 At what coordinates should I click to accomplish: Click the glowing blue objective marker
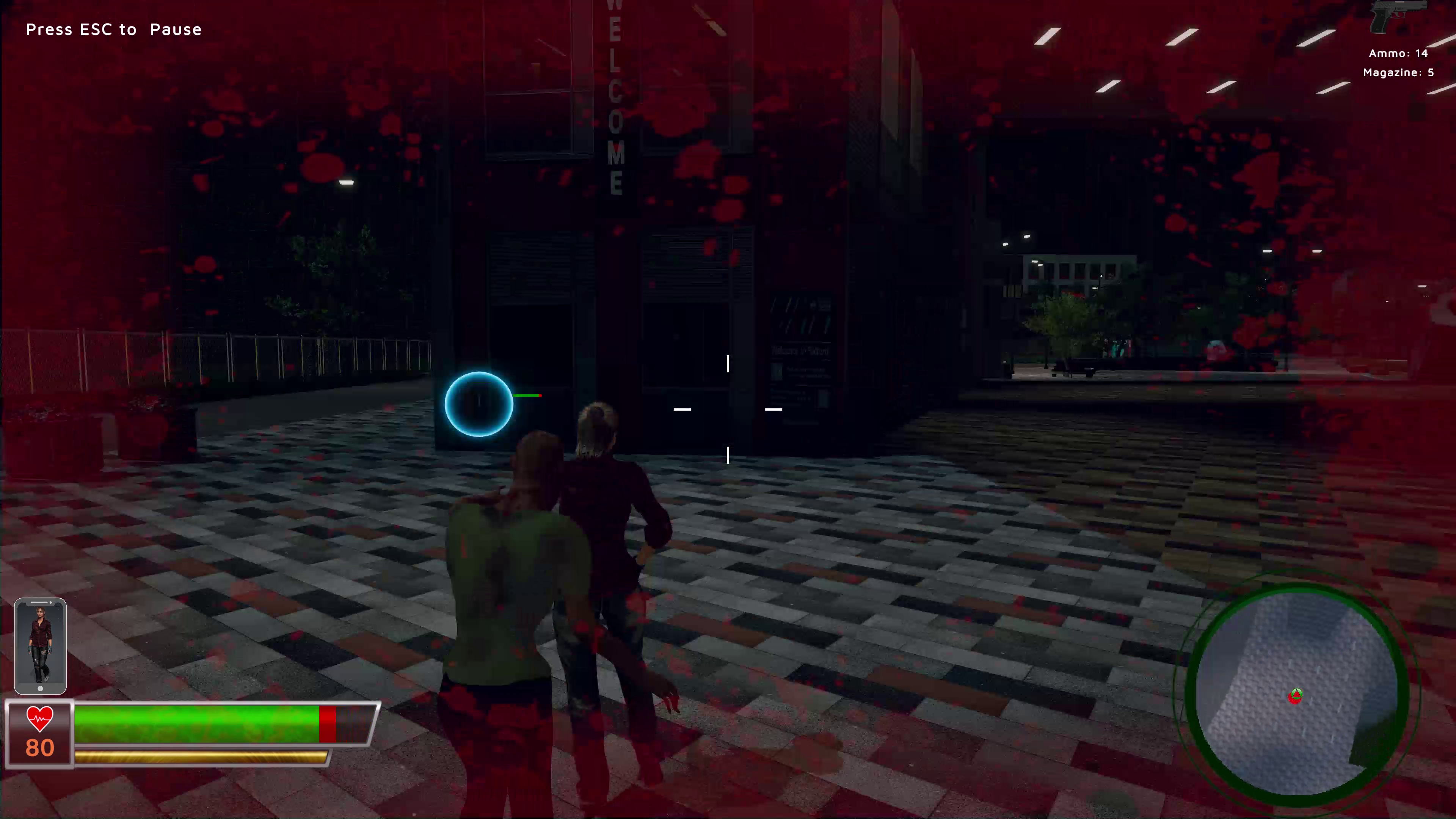pos(478,403)
